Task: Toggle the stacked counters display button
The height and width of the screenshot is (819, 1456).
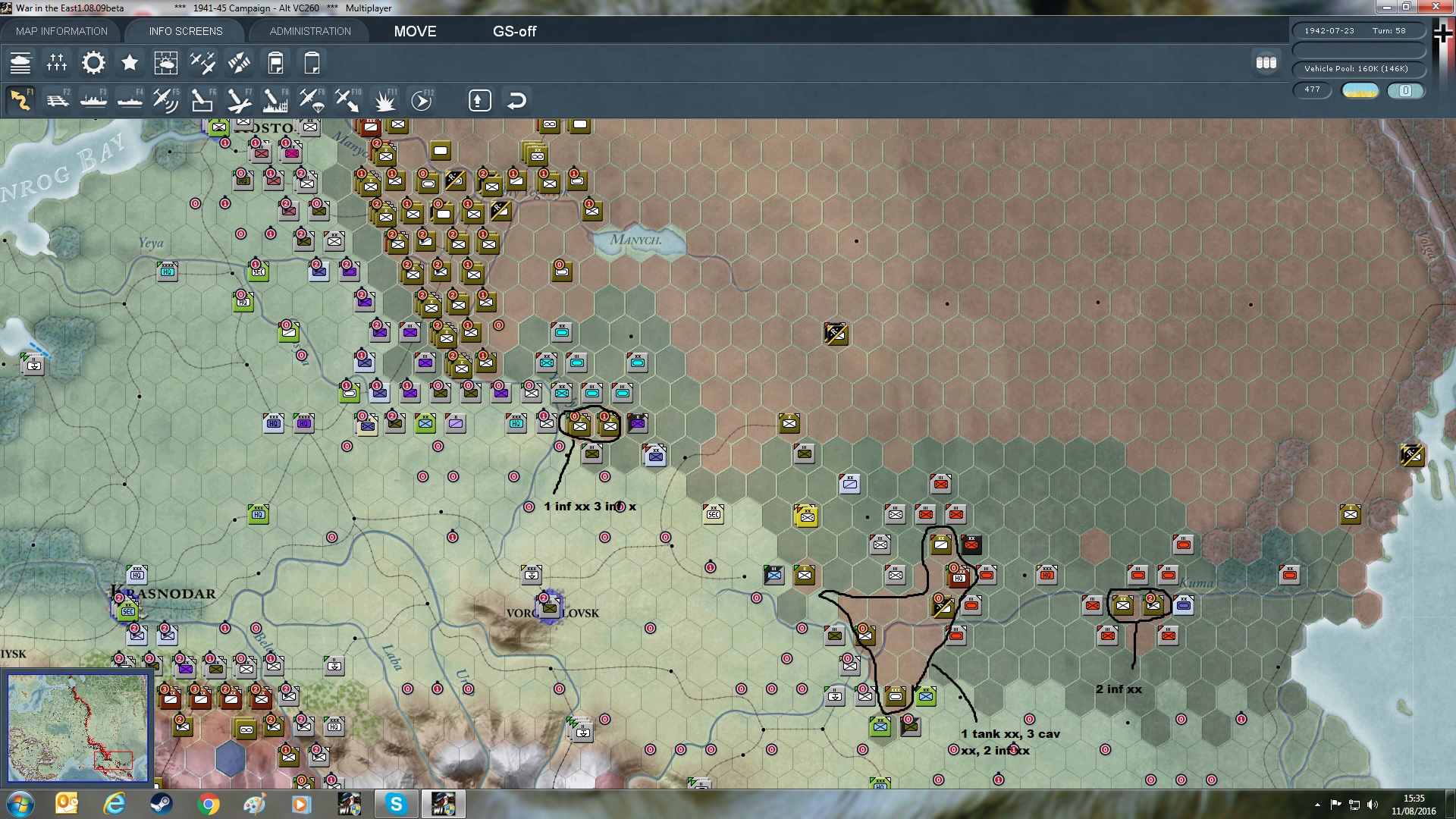Action: pyautogui.click(x=1266, y=64)
